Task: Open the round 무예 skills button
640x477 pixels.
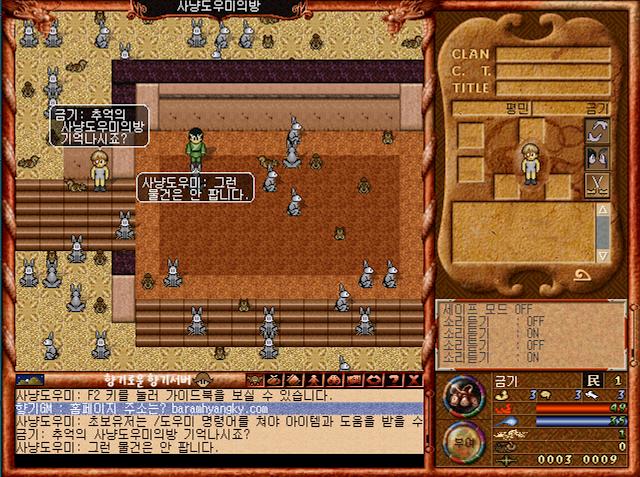Action: pos(463,439)
